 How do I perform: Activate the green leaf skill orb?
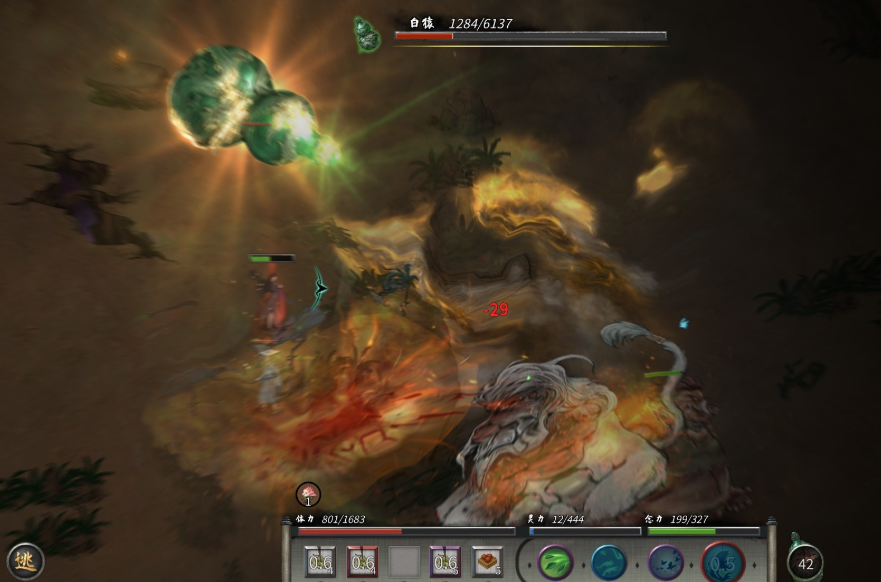[x=557, y=563]
